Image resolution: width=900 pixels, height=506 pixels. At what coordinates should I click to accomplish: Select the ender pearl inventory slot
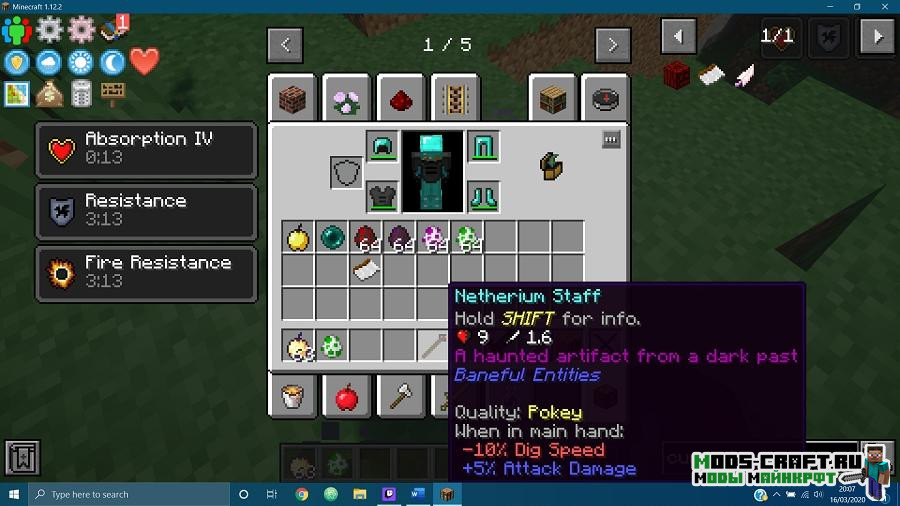[x=332, y=237]
